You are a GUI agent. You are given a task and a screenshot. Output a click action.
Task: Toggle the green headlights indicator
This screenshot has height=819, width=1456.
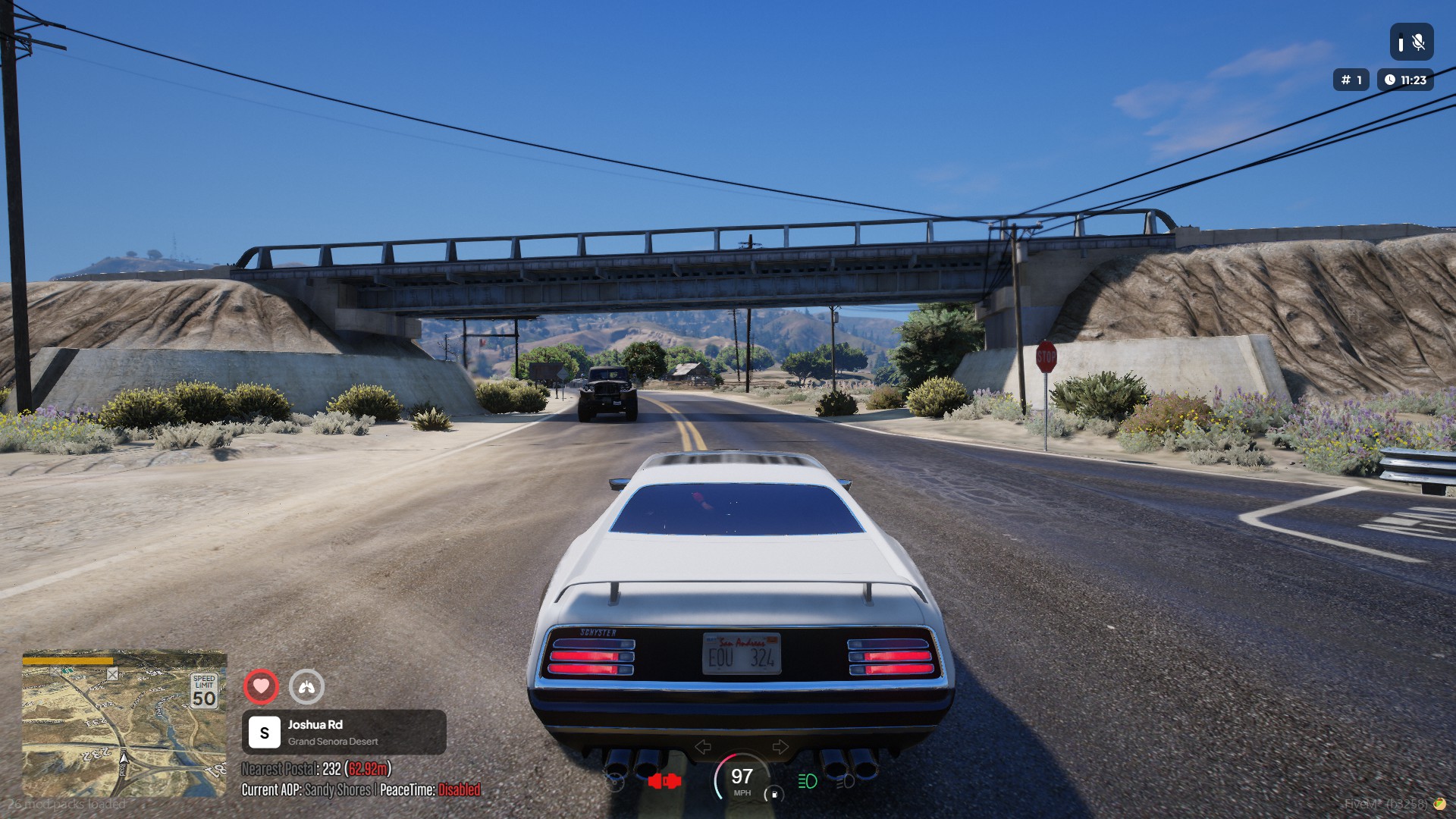[x=808, y=781]
